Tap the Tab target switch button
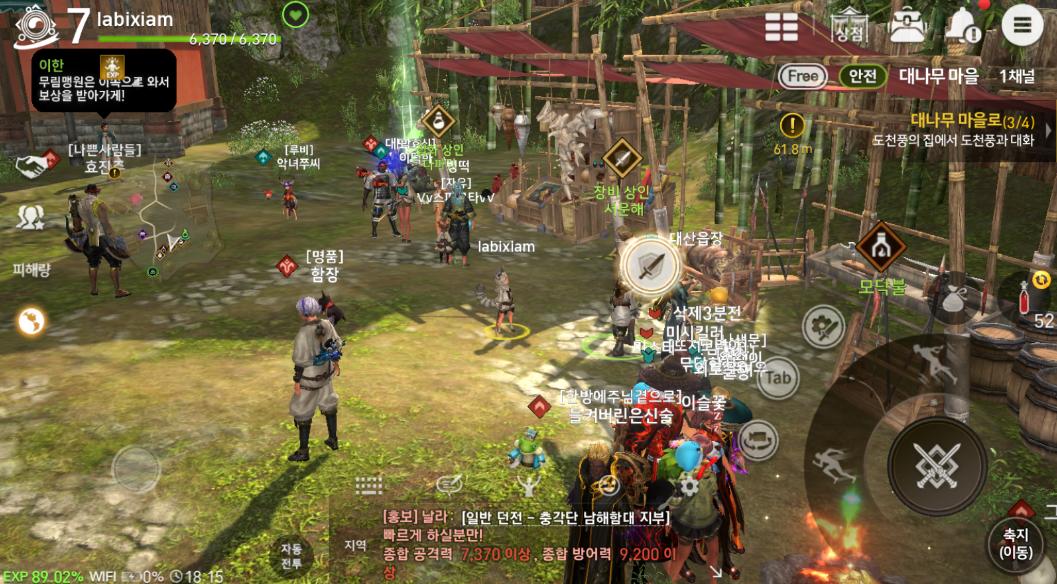Screen dimensions: 1057x584 click(778, 377)
